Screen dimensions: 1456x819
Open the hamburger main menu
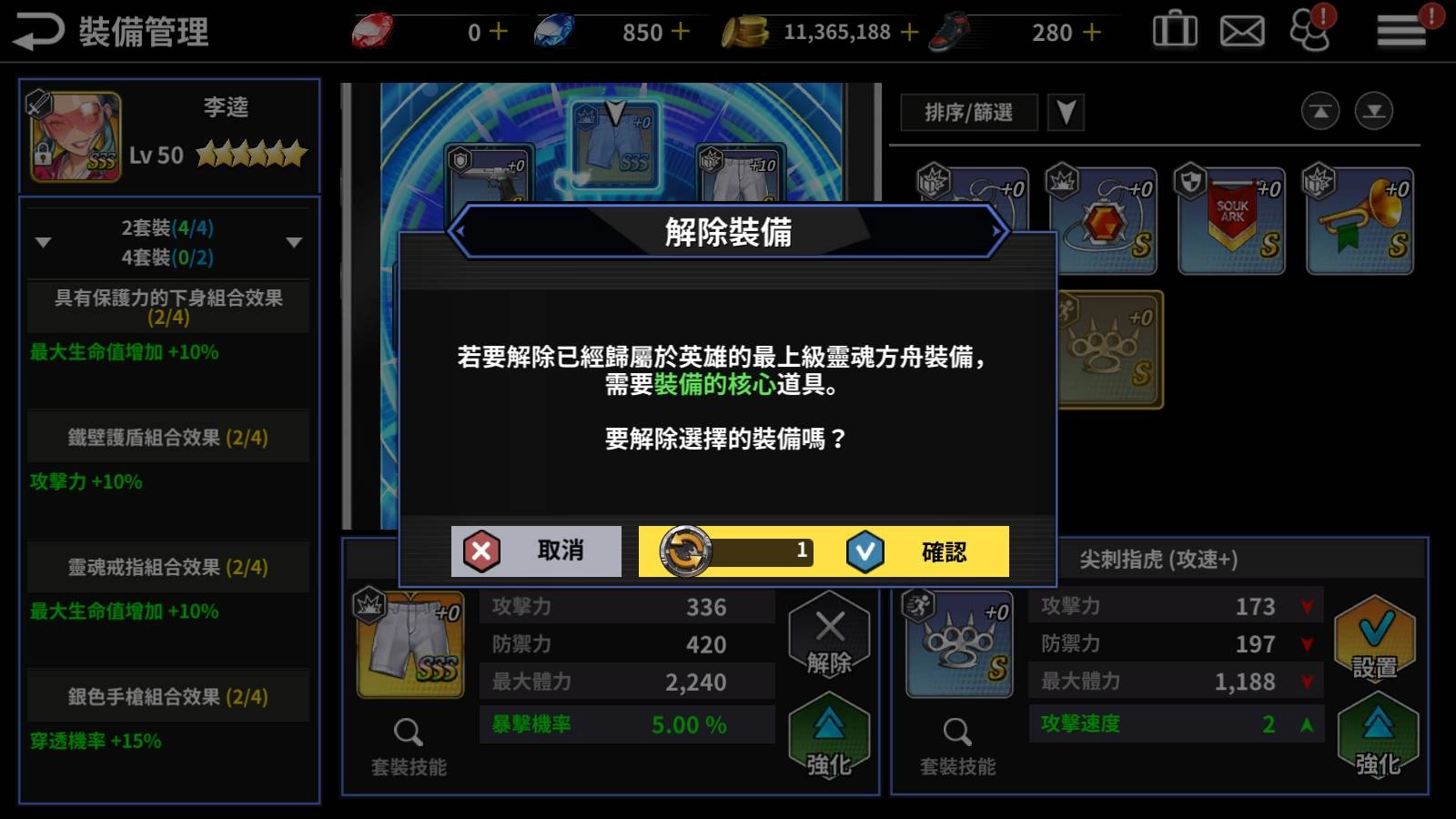click(x=1399, y=29)
